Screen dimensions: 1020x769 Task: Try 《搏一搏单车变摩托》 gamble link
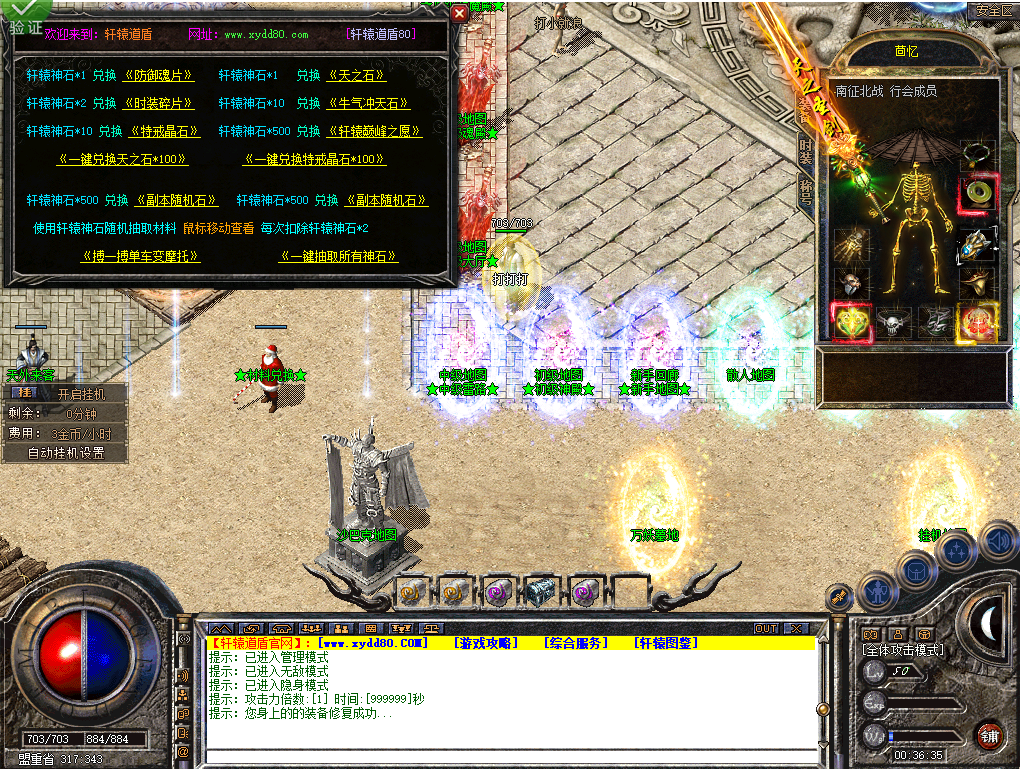[x=141, y=257]
